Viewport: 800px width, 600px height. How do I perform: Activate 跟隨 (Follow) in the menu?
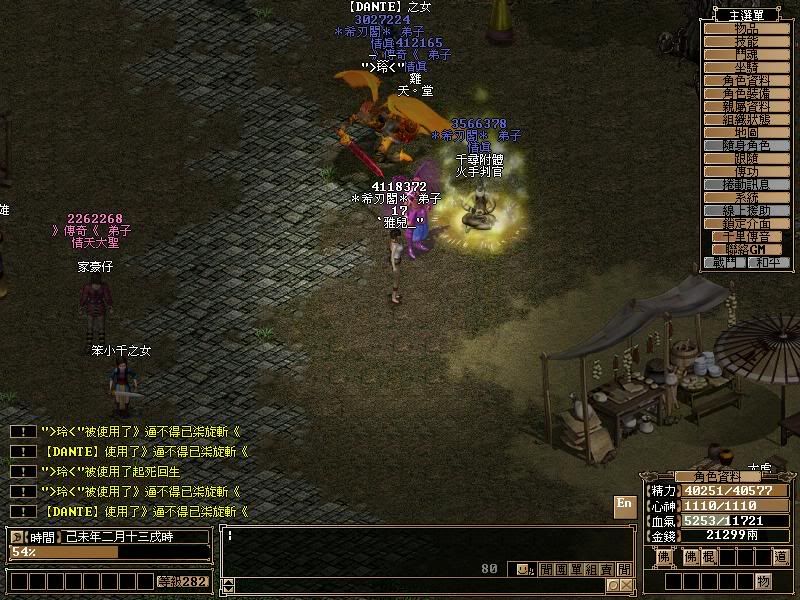click(747, 158)
